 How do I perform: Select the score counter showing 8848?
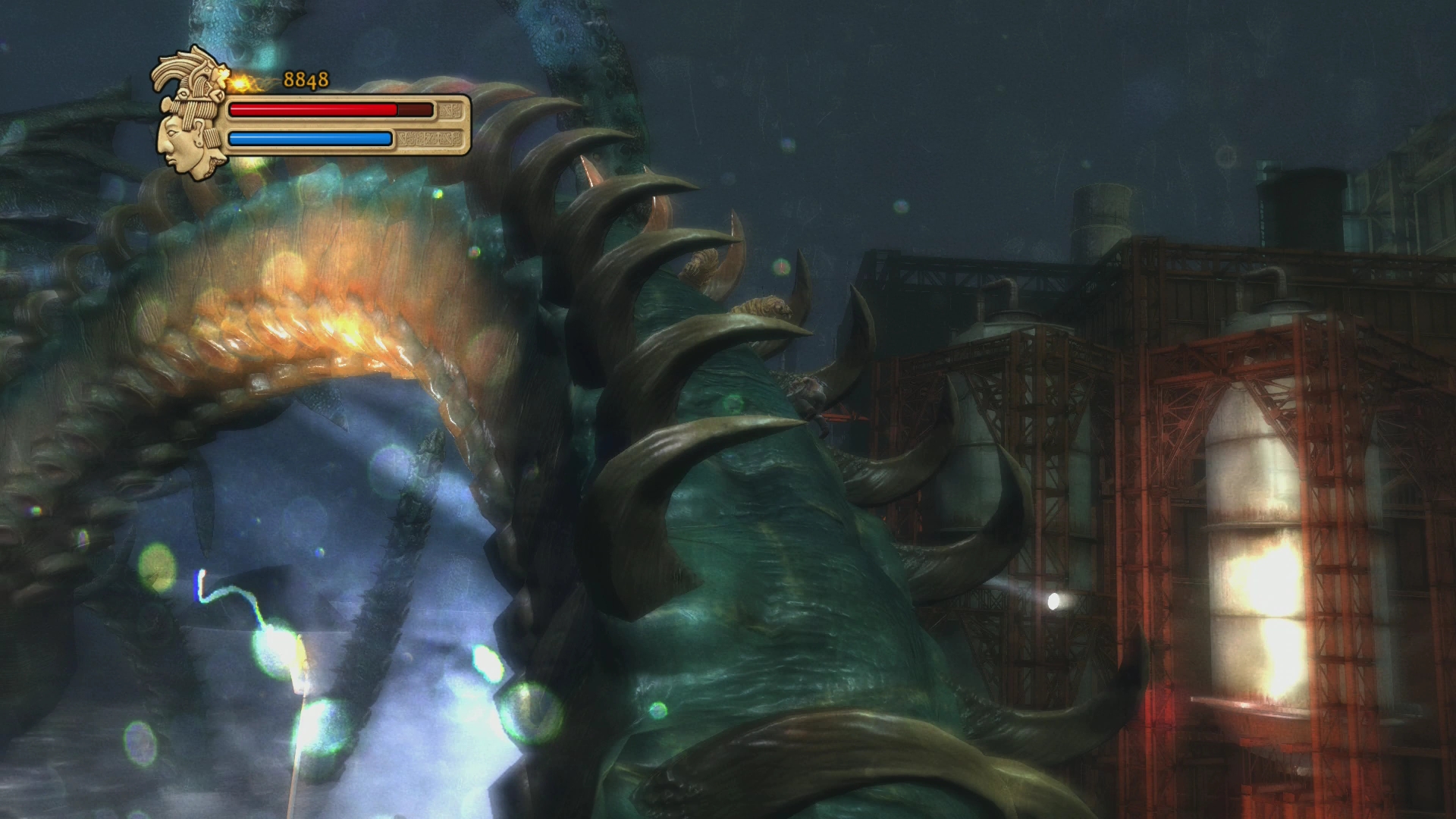click(x=306, y=79)
